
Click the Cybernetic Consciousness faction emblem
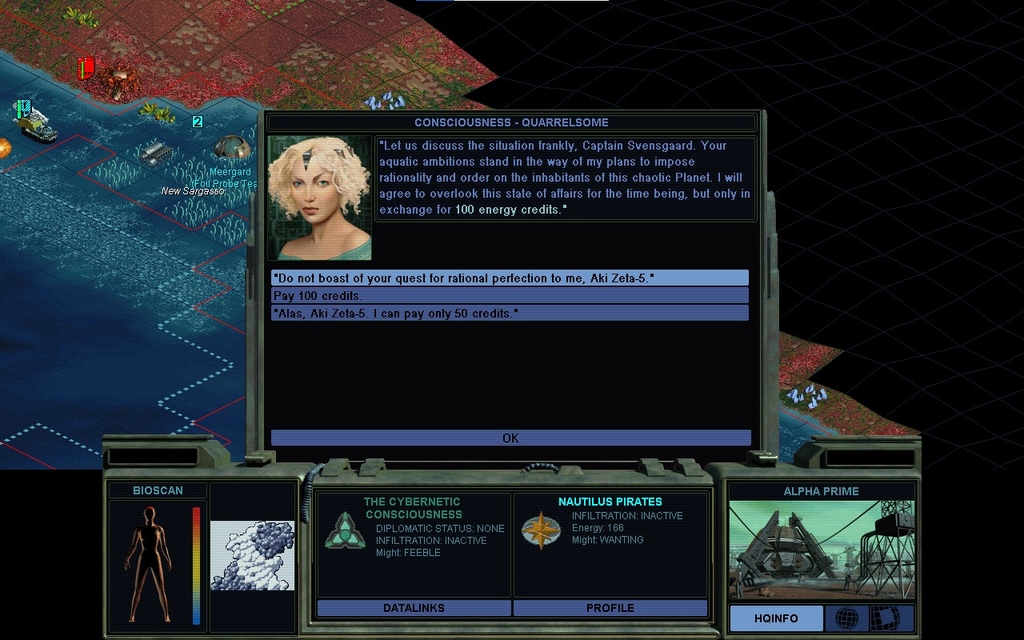coord(344,531)
